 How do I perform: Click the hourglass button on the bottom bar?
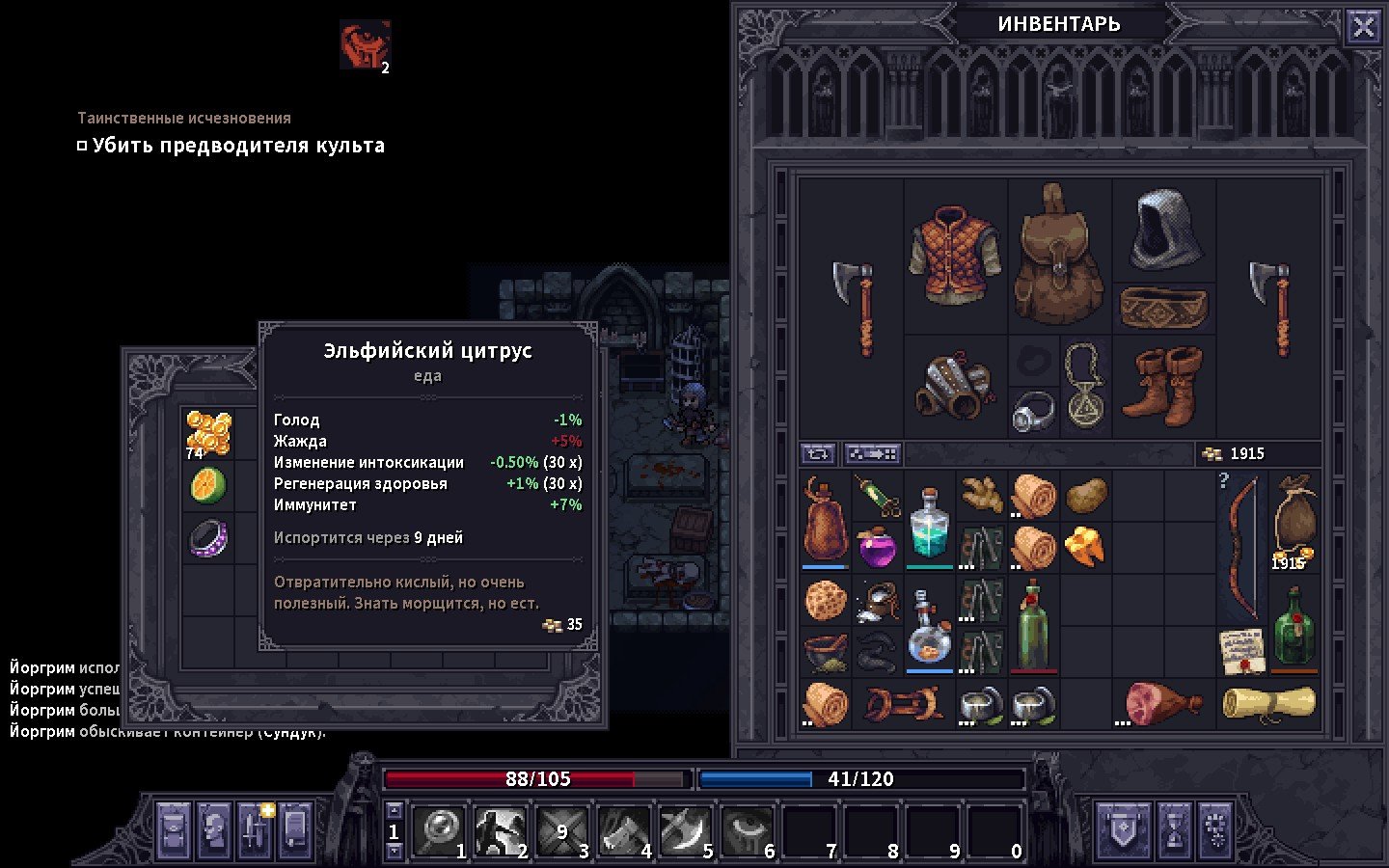[x=1174, y=829]
